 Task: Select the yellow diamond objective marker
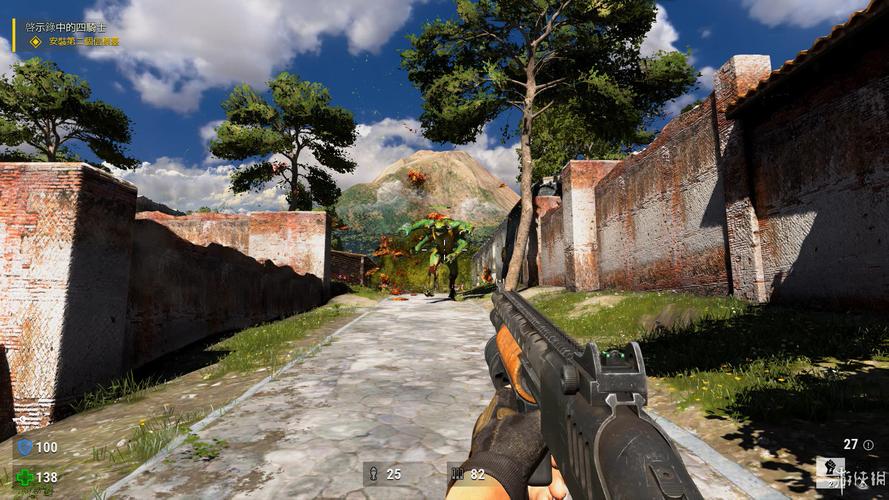36,41
